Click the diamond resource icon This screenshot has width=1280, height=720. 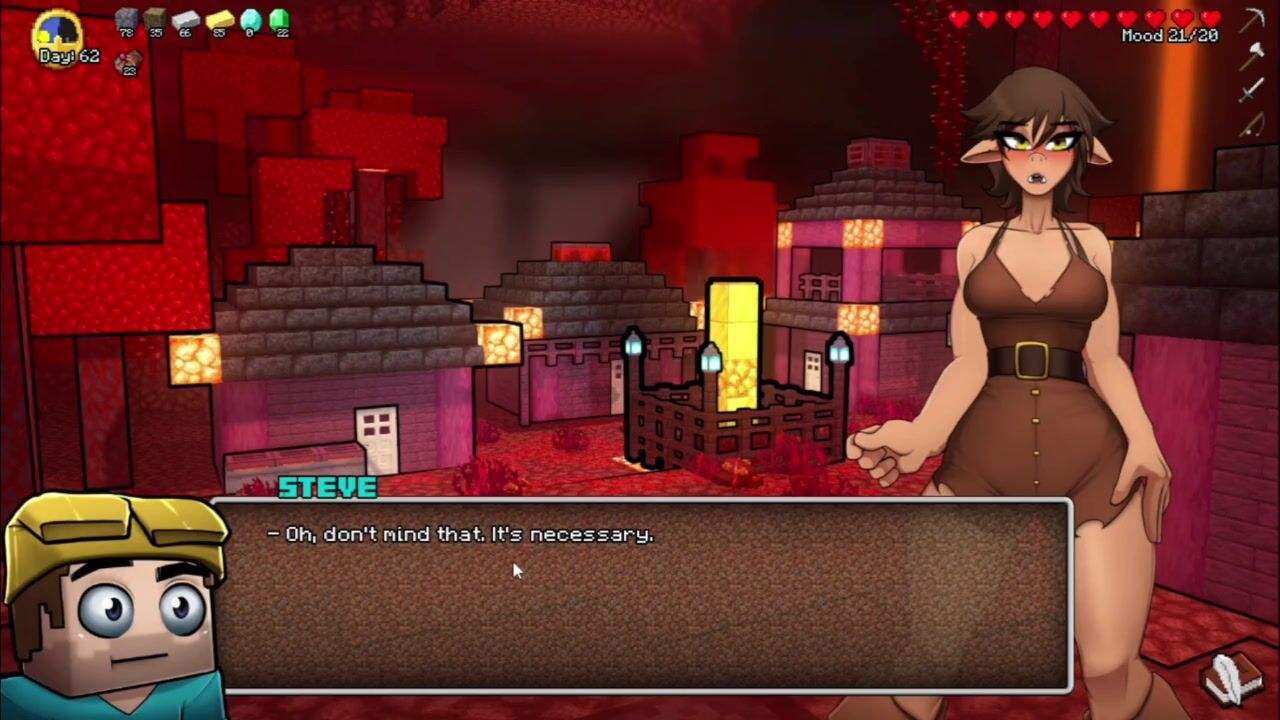pyautogui.click(x=250, y=19)
